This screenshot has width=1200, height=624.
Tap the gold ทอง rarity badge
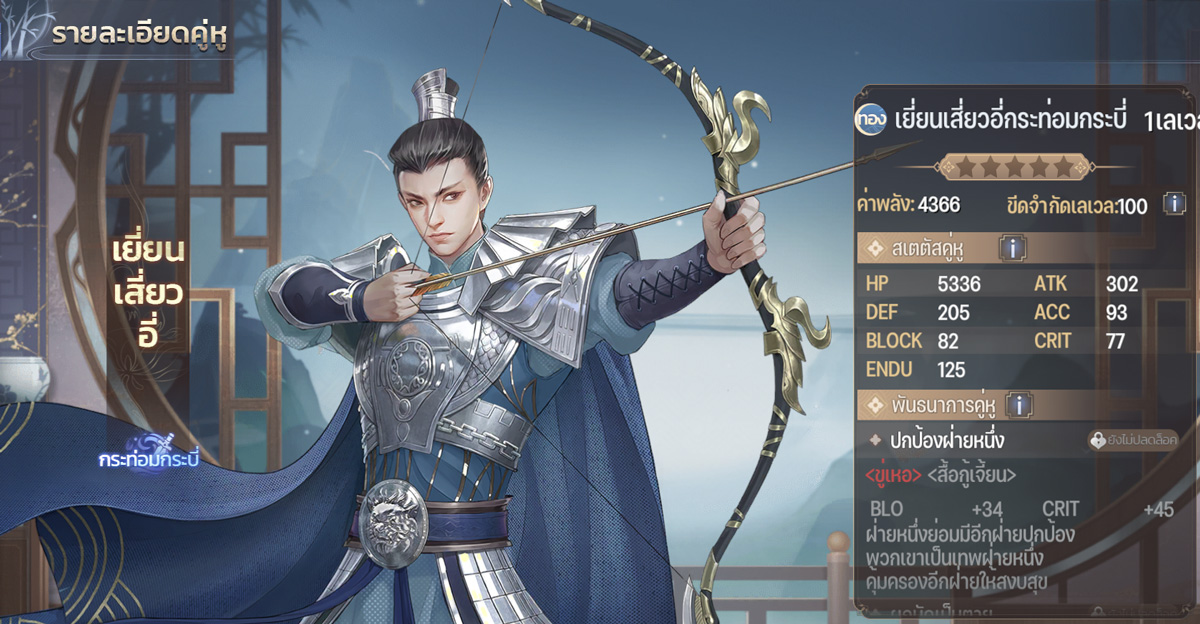868,120
